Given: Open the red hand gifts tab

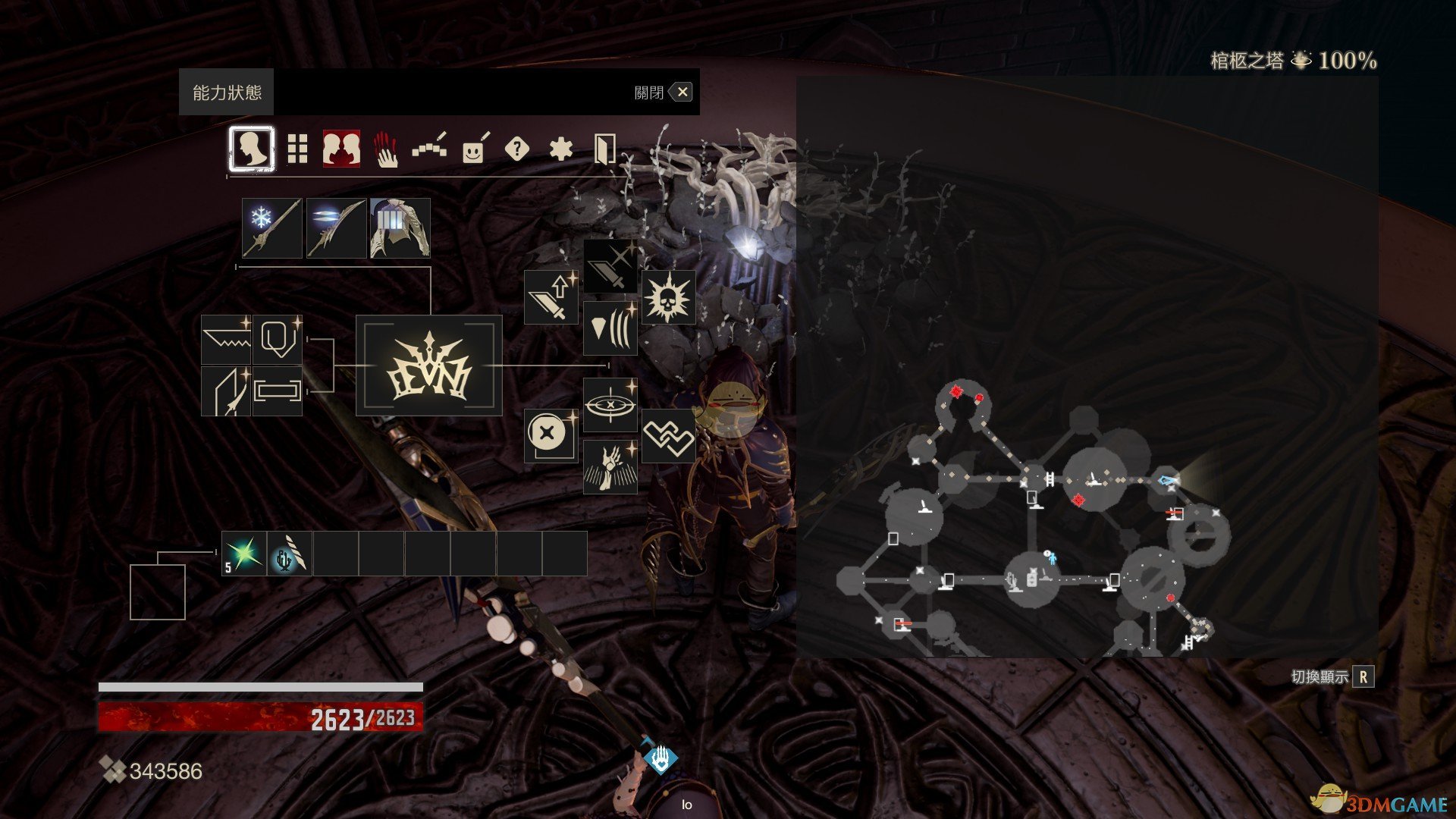Looking at the screenshot, I should coord(386,149).
